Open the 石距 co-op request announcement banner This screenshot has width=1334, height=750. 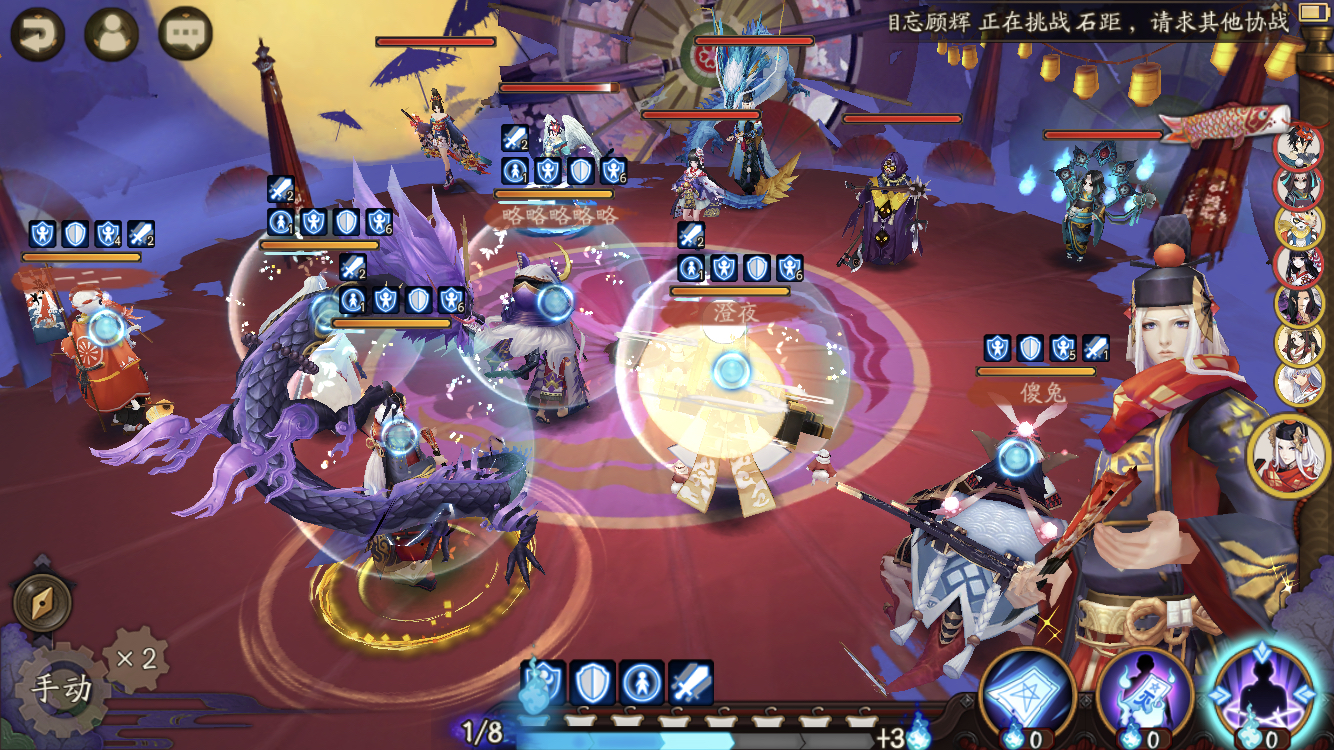1088,22
